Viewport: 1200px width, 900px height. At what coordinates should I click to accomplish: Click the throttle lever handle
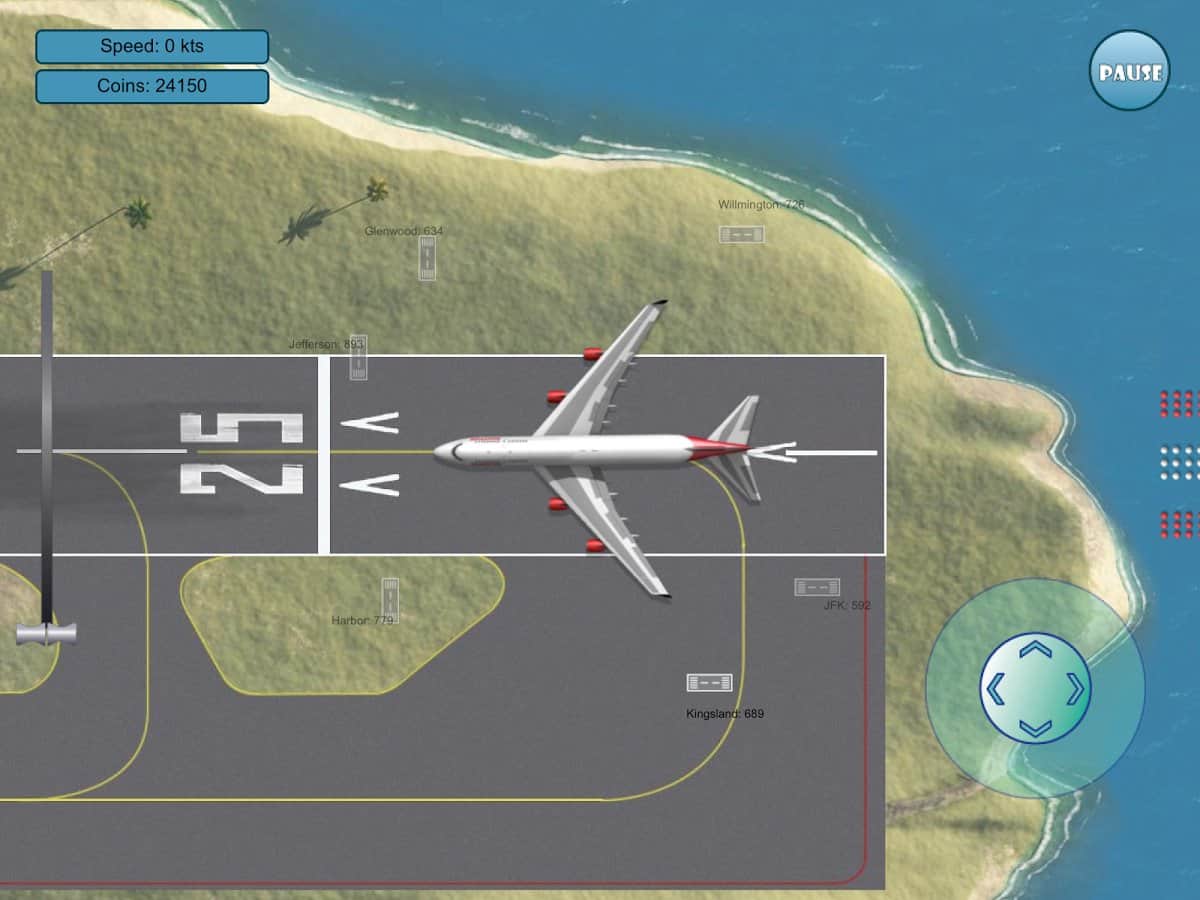coord(46,633)
